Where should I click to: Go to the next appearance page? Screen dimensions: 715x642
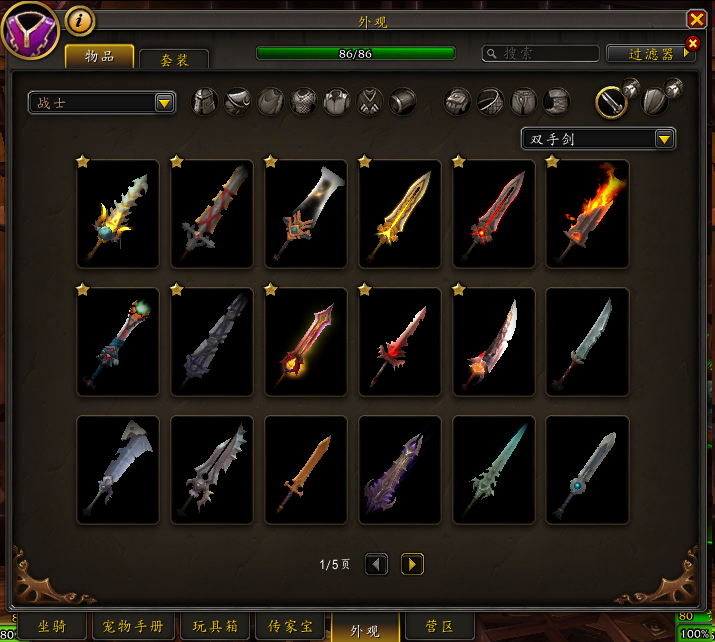point(412,564)
